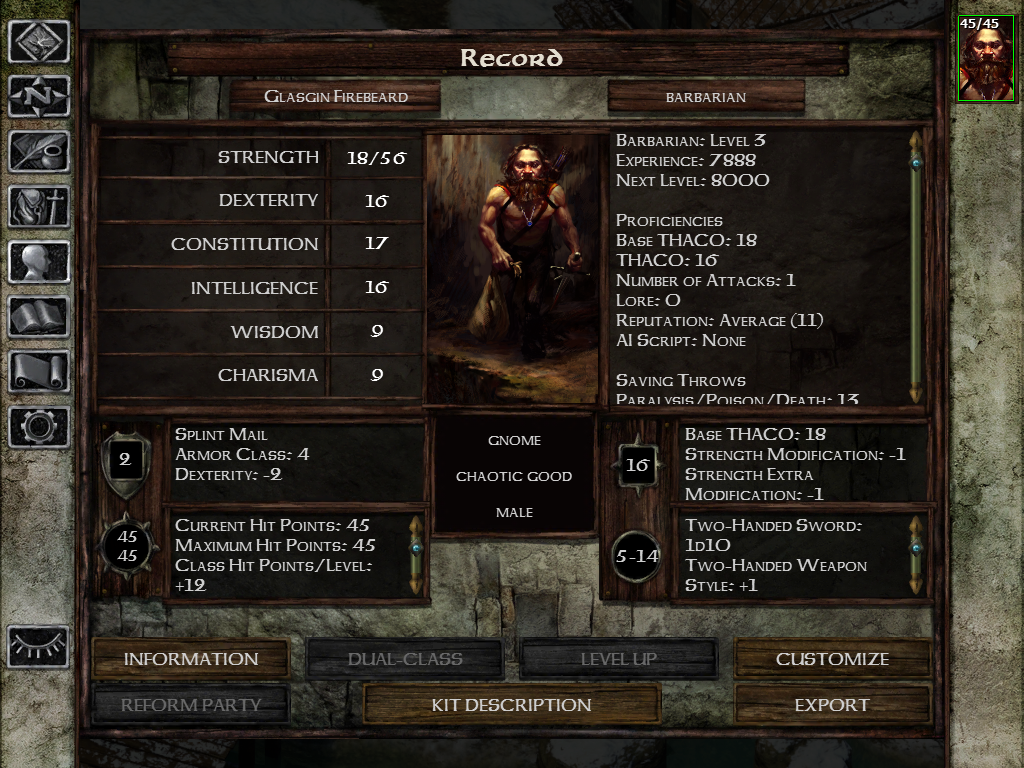Show the Kit Description
This screenshot has height=768, width=1024.
pyautogui.click(x=511, y=705)
